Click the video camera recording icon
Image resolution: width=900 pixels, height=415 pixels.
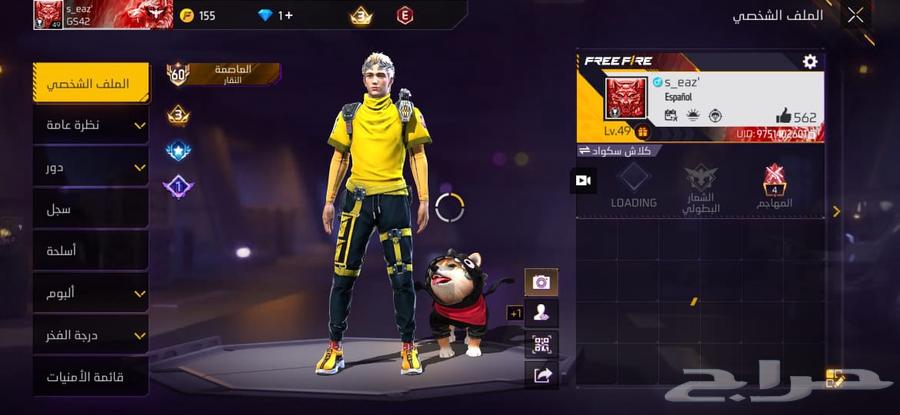tap(583, 180)
